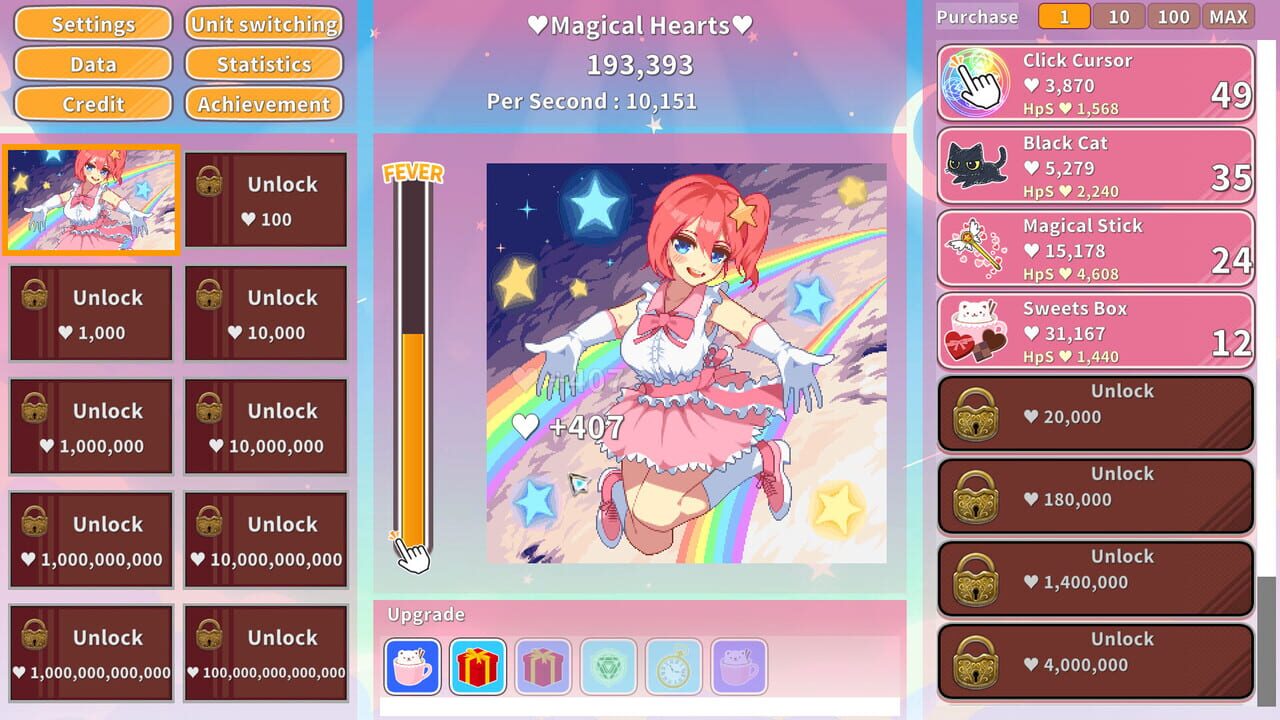Image resolution: width=1280 pixels, height=720 pixels.
Task: Set purchase quantity to 10
Action: [1118, 16]
